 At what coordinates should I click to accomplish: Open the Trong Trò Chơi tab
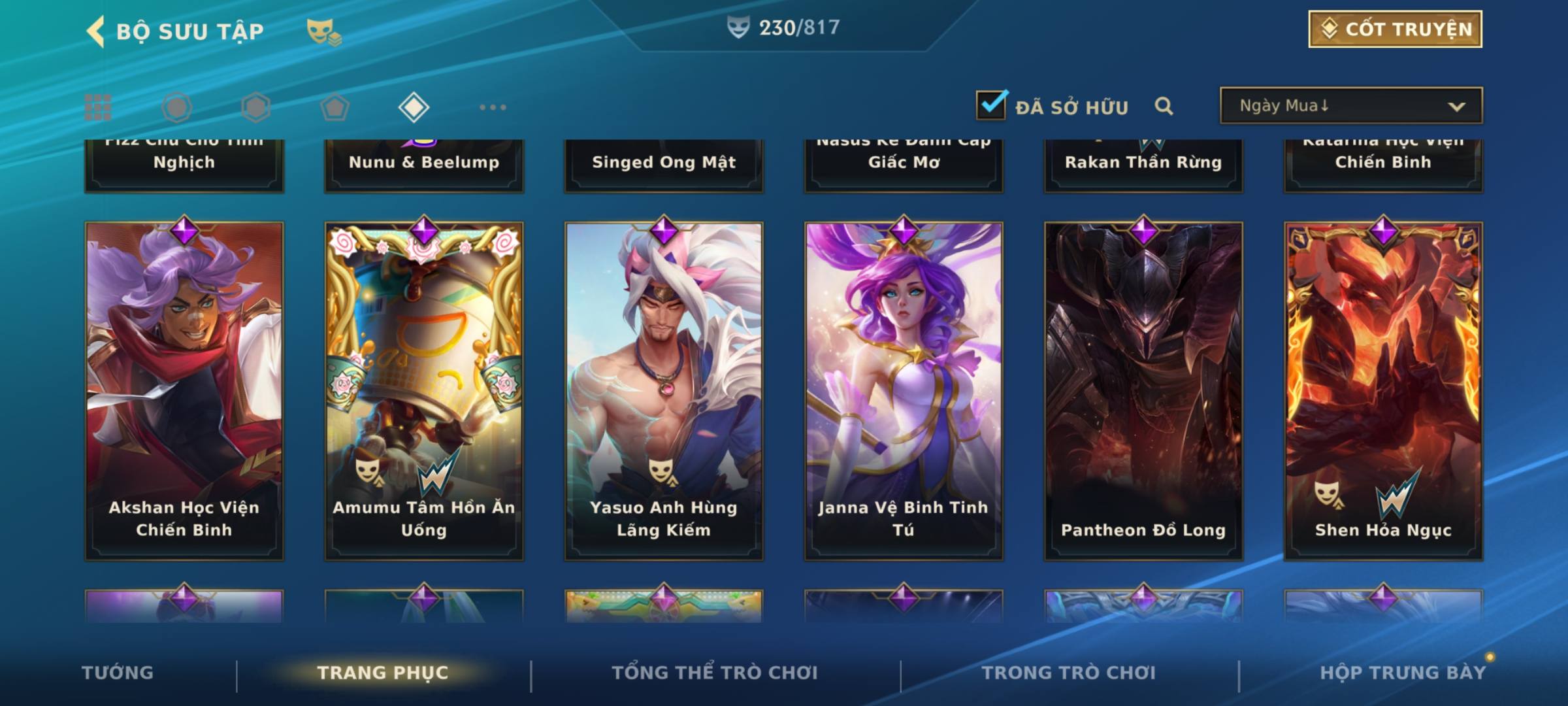click(x=1069, y=673)
